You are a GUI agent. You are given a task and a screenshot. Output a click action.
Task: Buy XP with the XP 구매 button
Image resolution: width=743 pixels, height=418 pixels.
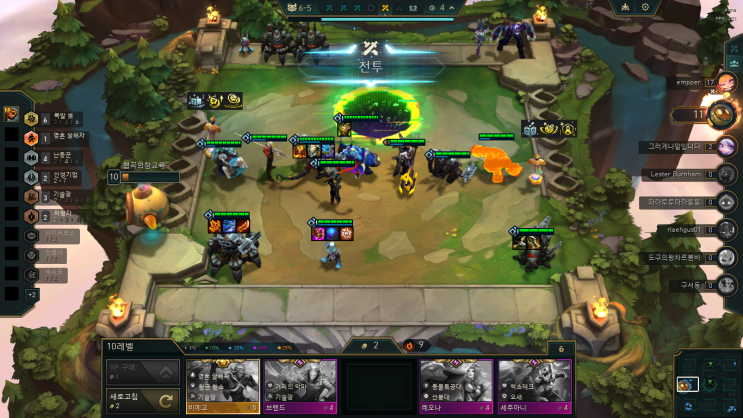(x=141, y=372)
